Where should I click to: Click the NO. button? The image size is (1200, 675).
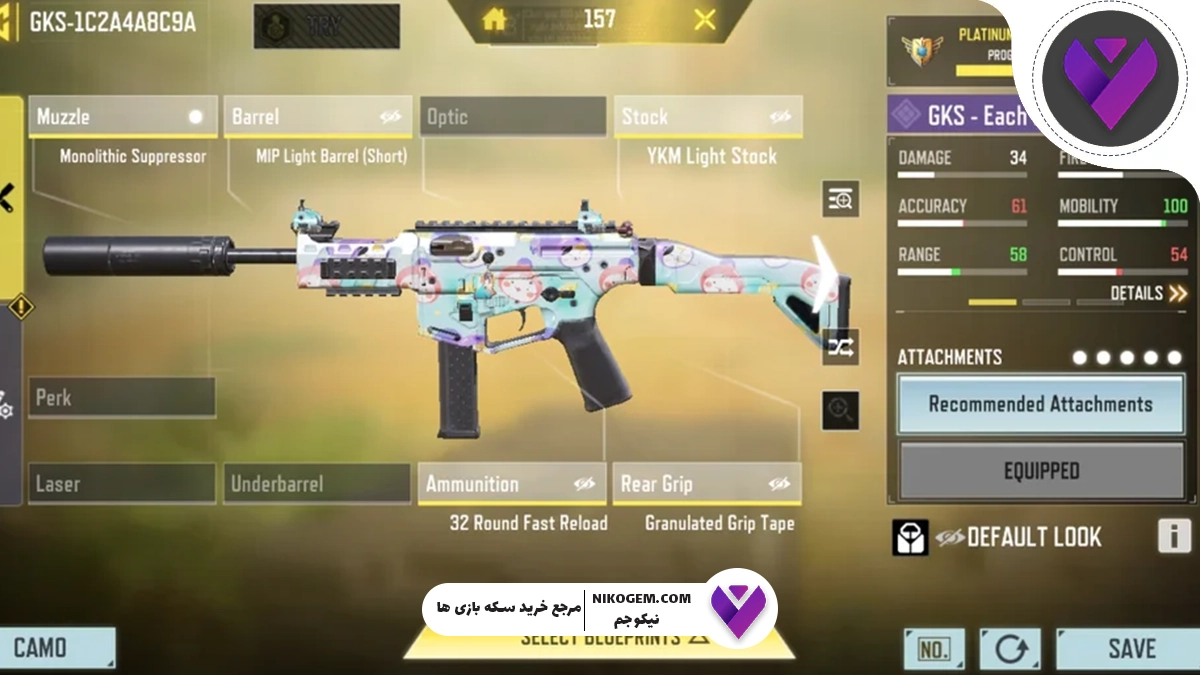tap(934, 649)
